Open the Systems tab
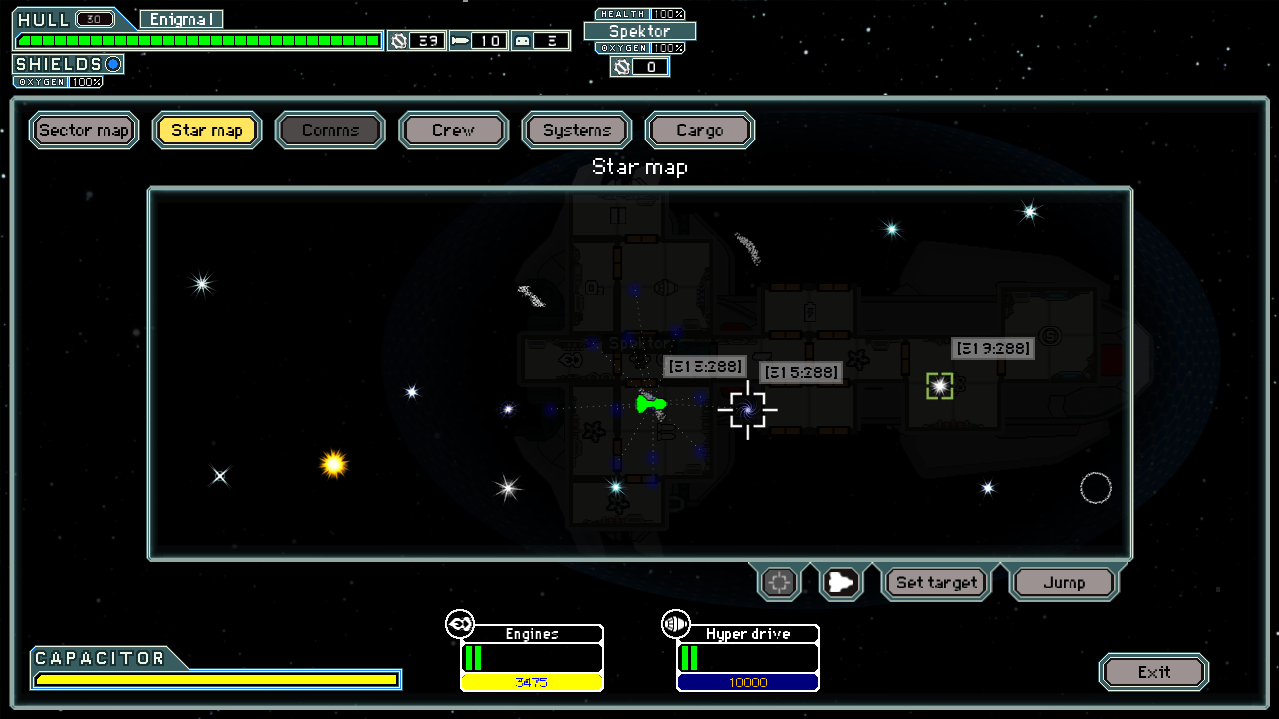Image resolution: width=1279 pixels, height=719 pixels. point(577,130)
